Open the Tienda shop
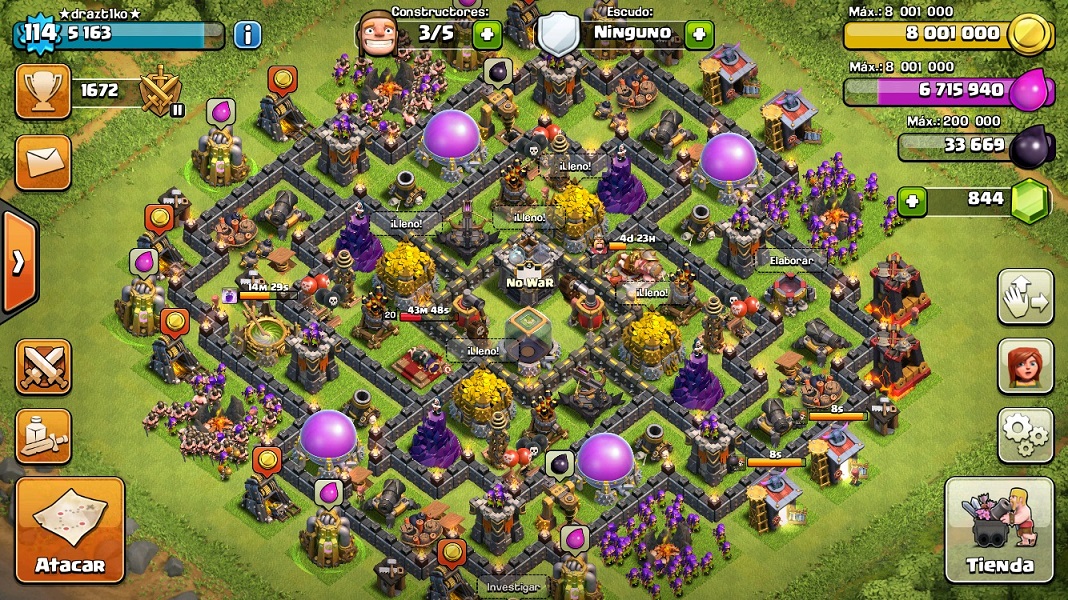Image resolution: width=1068 pixels, height=600 pixels. 999,530
